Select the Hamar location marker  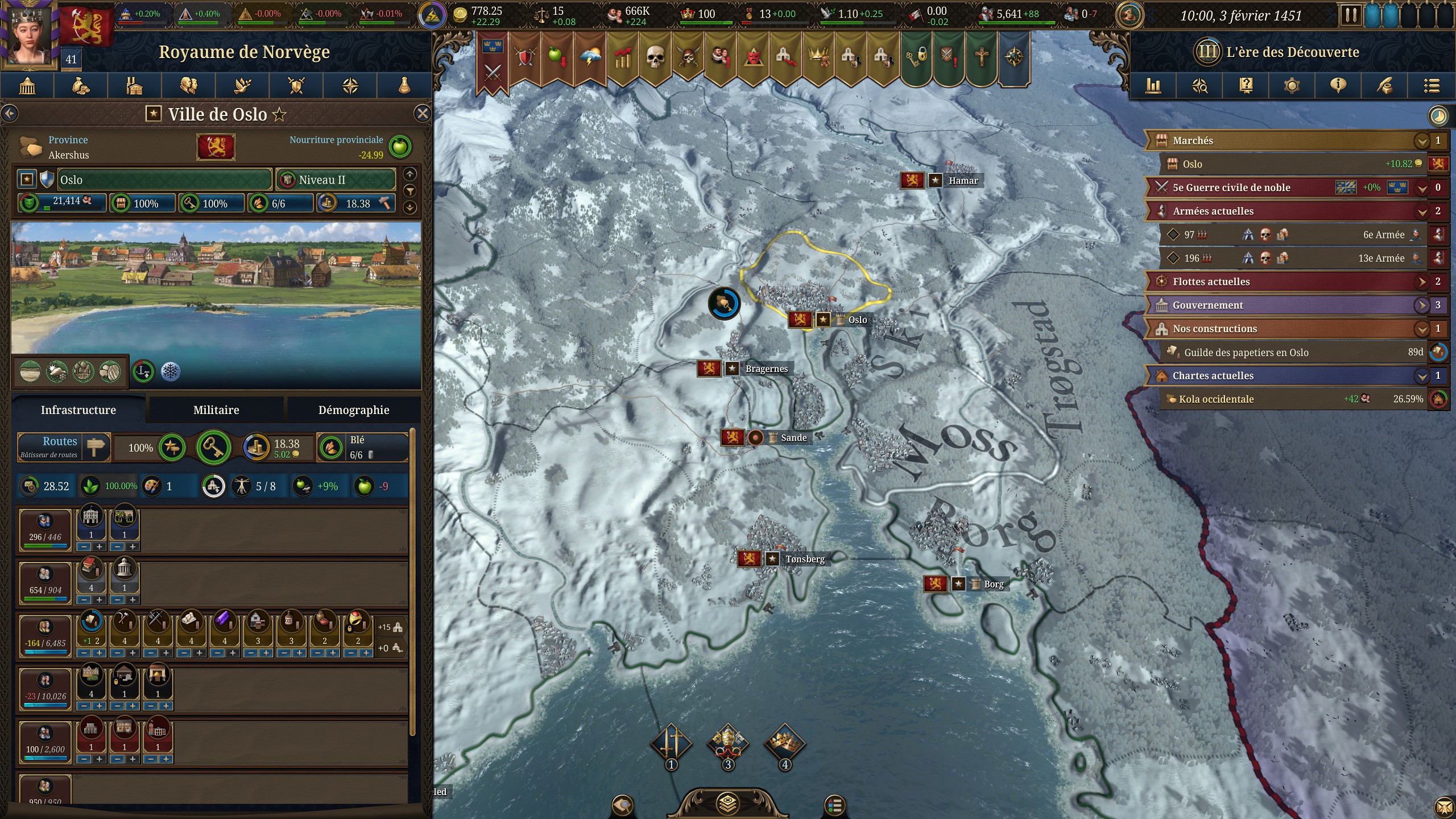[963, 181]
